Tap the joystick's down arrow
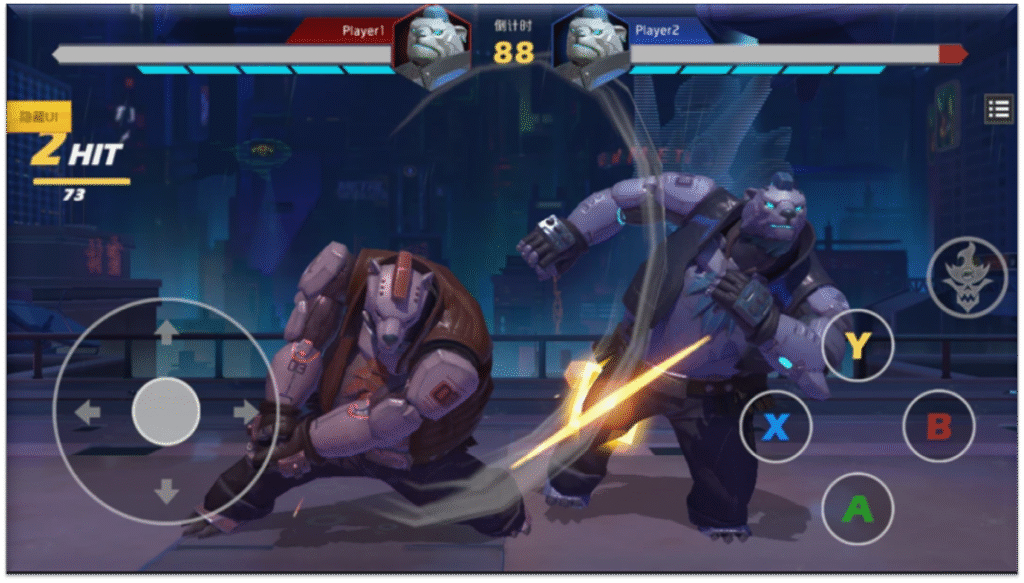The width and height of the screenshot is (1024, 583). coord(166,490)
